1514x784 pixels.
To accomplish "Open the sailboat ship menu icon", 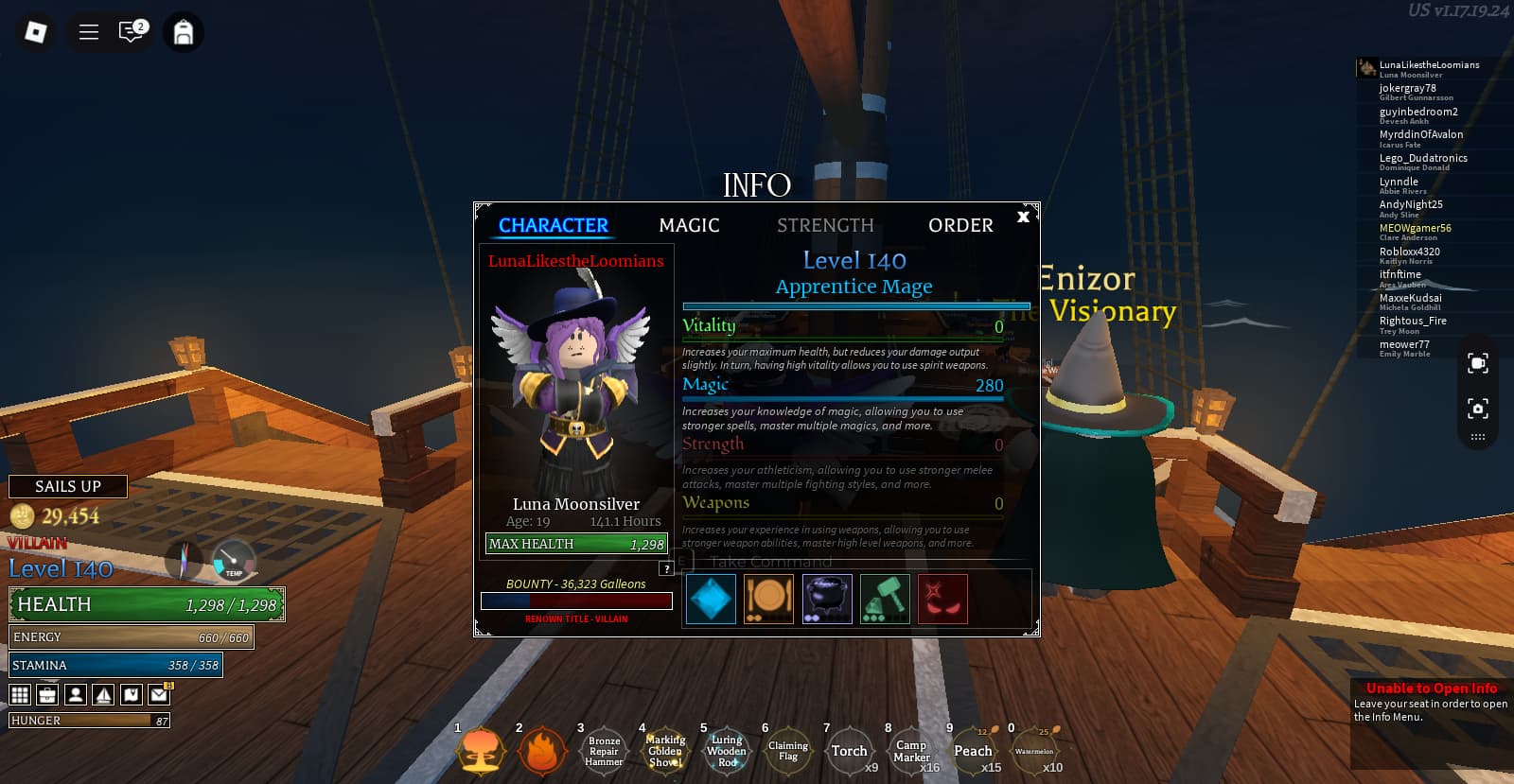I will 103,695.
